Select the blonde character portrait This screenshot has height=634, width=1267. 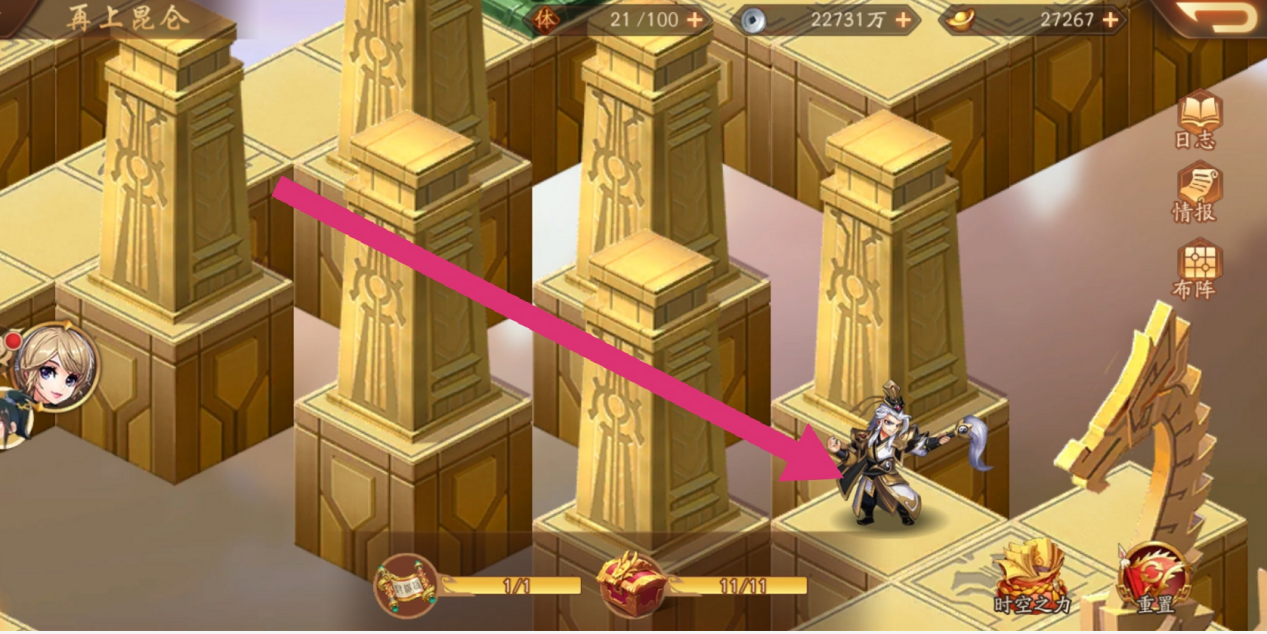tap(55, 366)
